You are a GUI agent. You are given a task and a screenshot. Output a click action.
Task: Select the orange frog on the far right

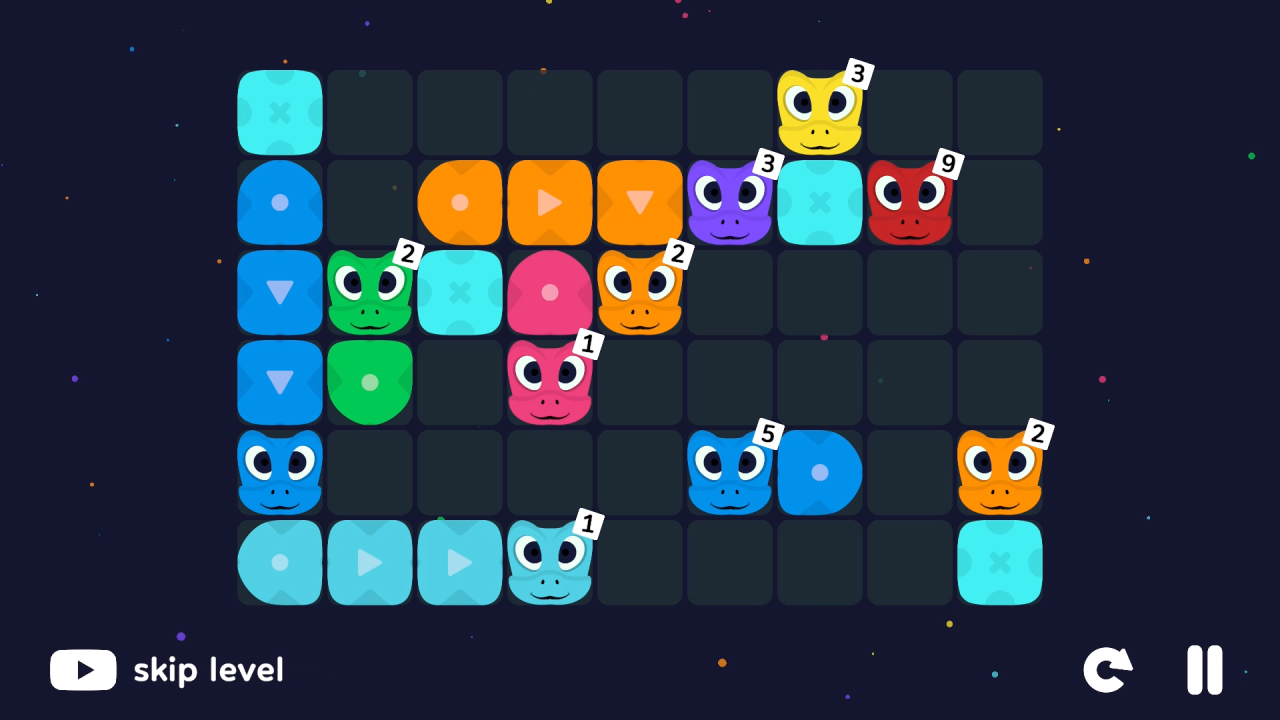pos(1000,473)
